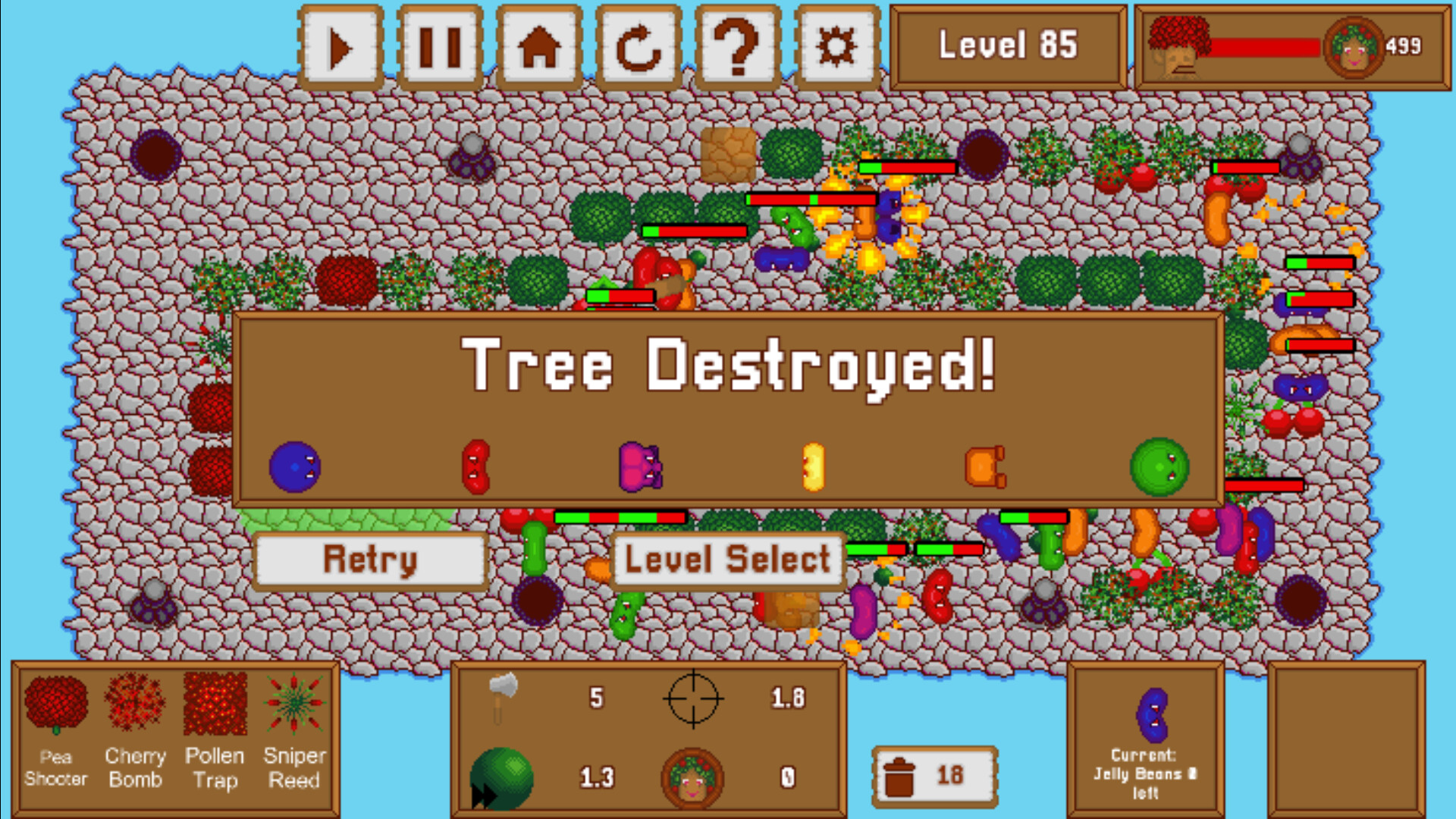Select the Sniper Reed tower
1456x819 pixels.
click(x=294, y=709)
